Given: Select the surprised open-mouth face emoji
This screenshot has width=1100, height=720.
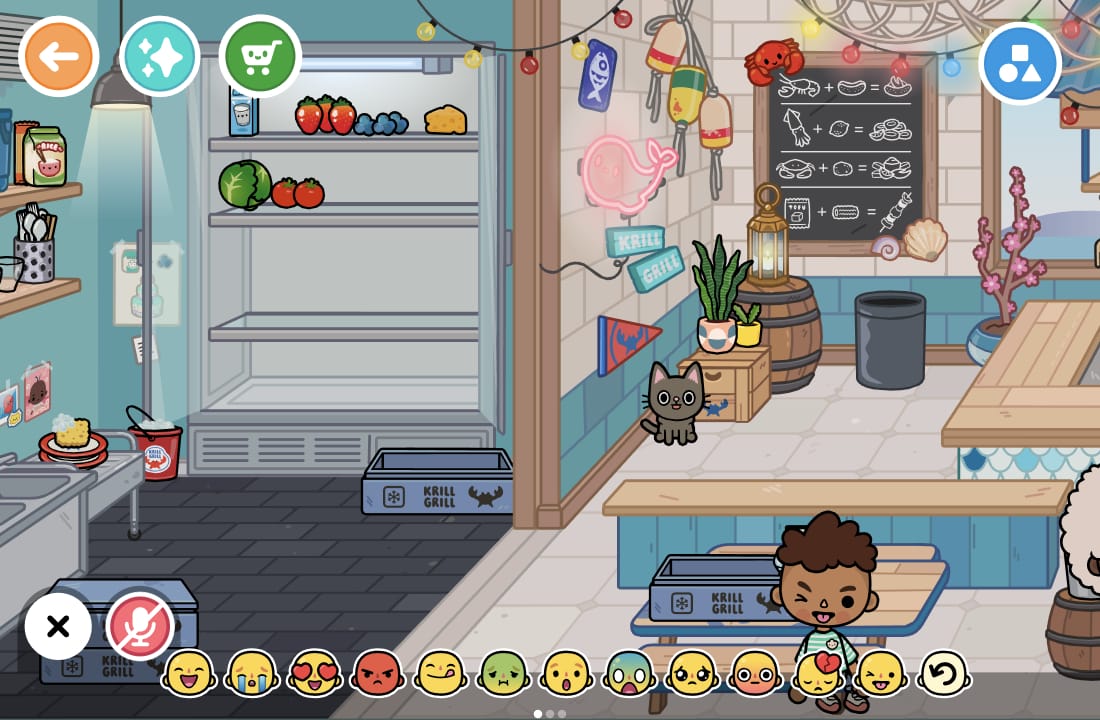Looking at the screenshot, I should coord(567,674).
